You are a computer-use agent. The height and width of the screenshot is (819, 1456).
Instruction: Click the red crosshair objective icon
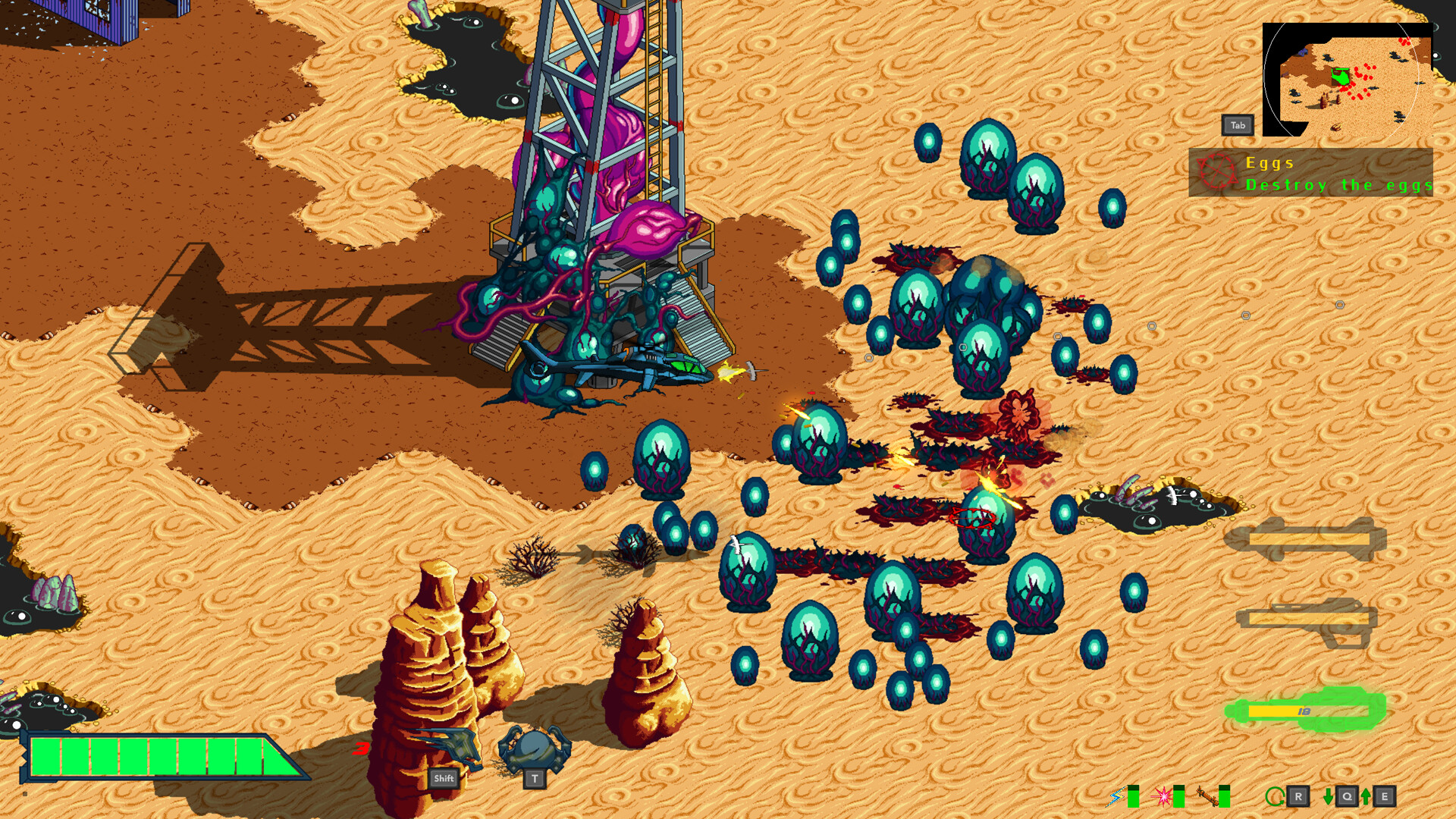(1217, 172)
